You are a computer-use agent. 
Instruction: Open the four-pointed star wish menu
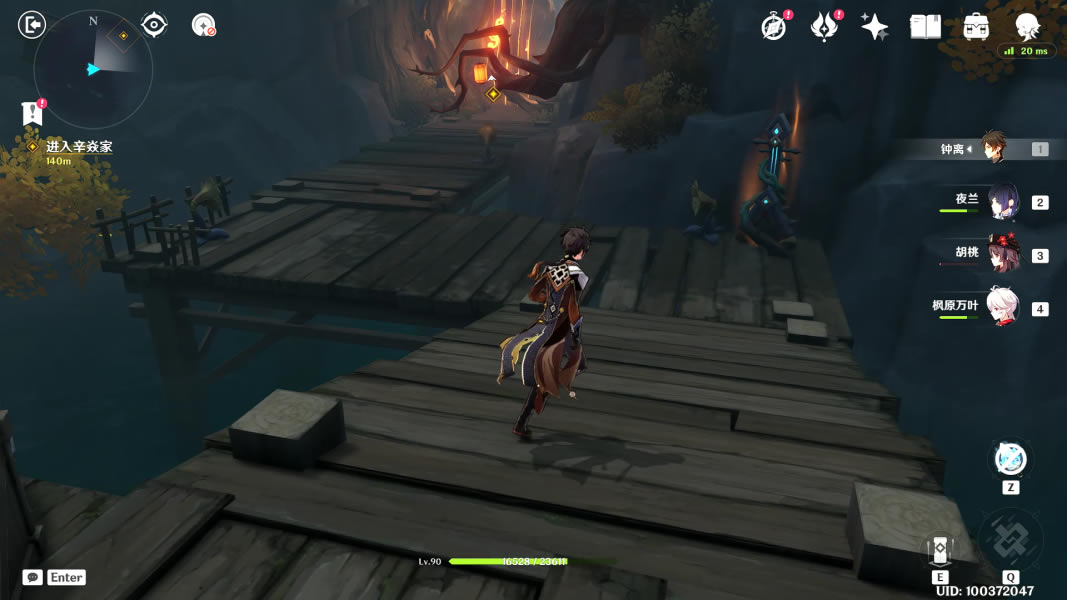point(875,27)
